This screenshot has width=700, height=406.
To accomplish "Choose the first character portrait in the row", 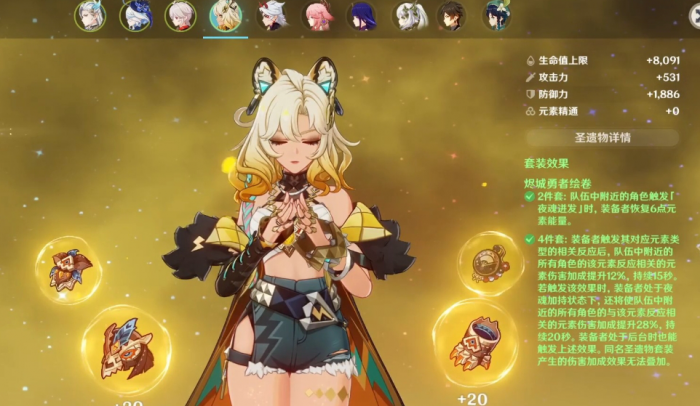I will [90, 16].
